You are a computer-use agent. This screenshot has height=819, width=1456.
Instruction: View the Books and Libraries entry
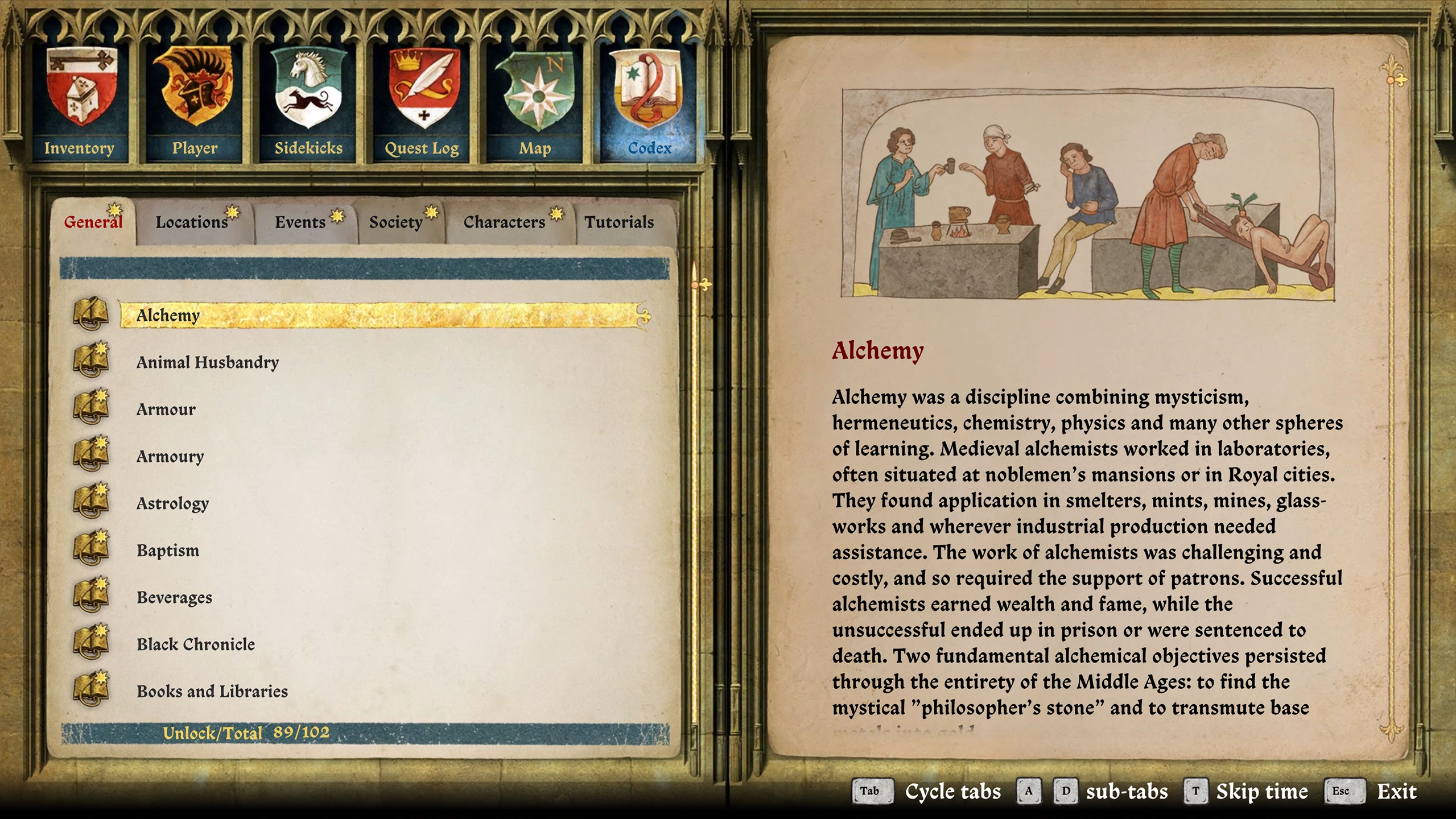tap(212, 692)
